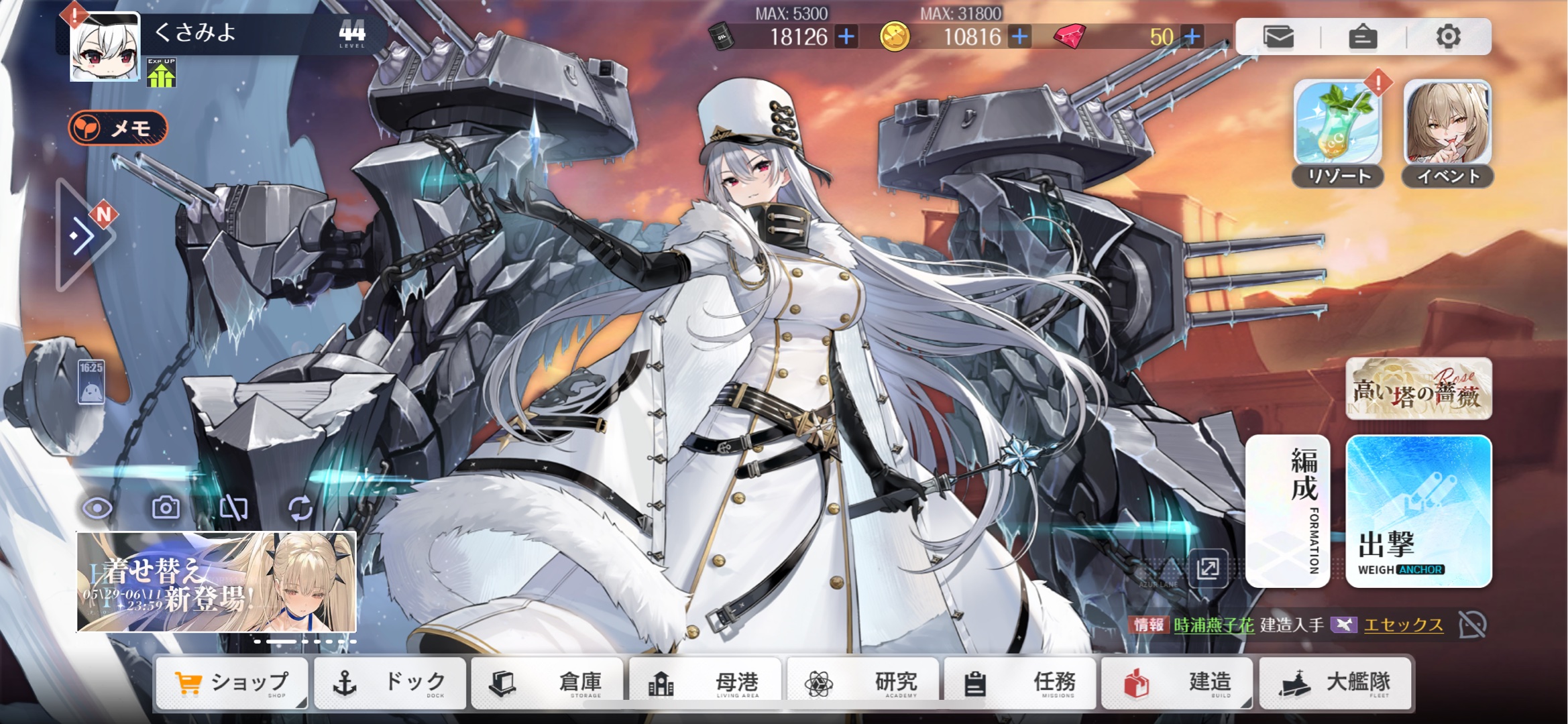1568x724 pixels.
Task: Tap the 出撃 Weigh Anchor button
Action: [1418, 511]
